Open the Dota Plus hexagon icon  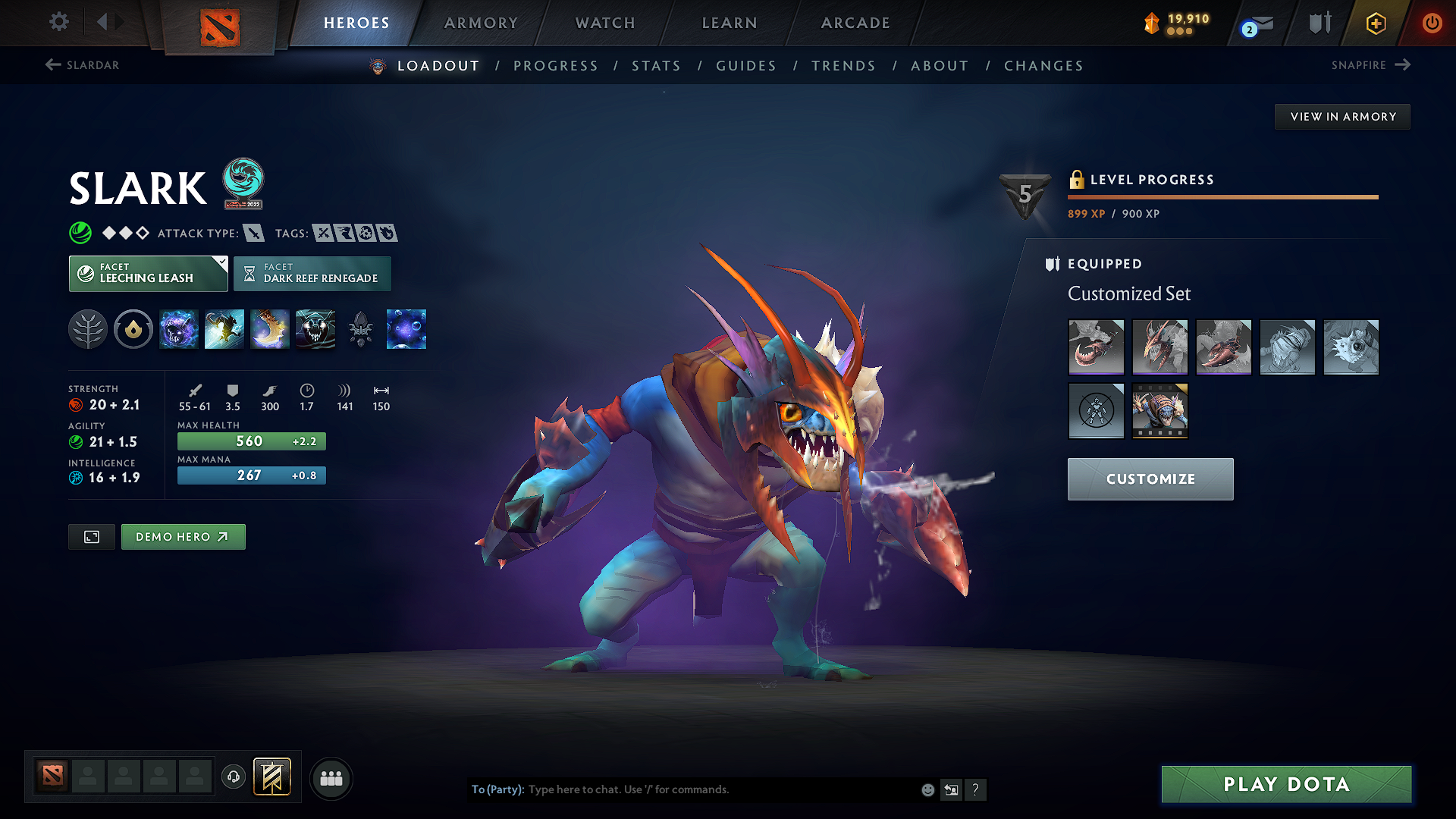pos(1375,23)
